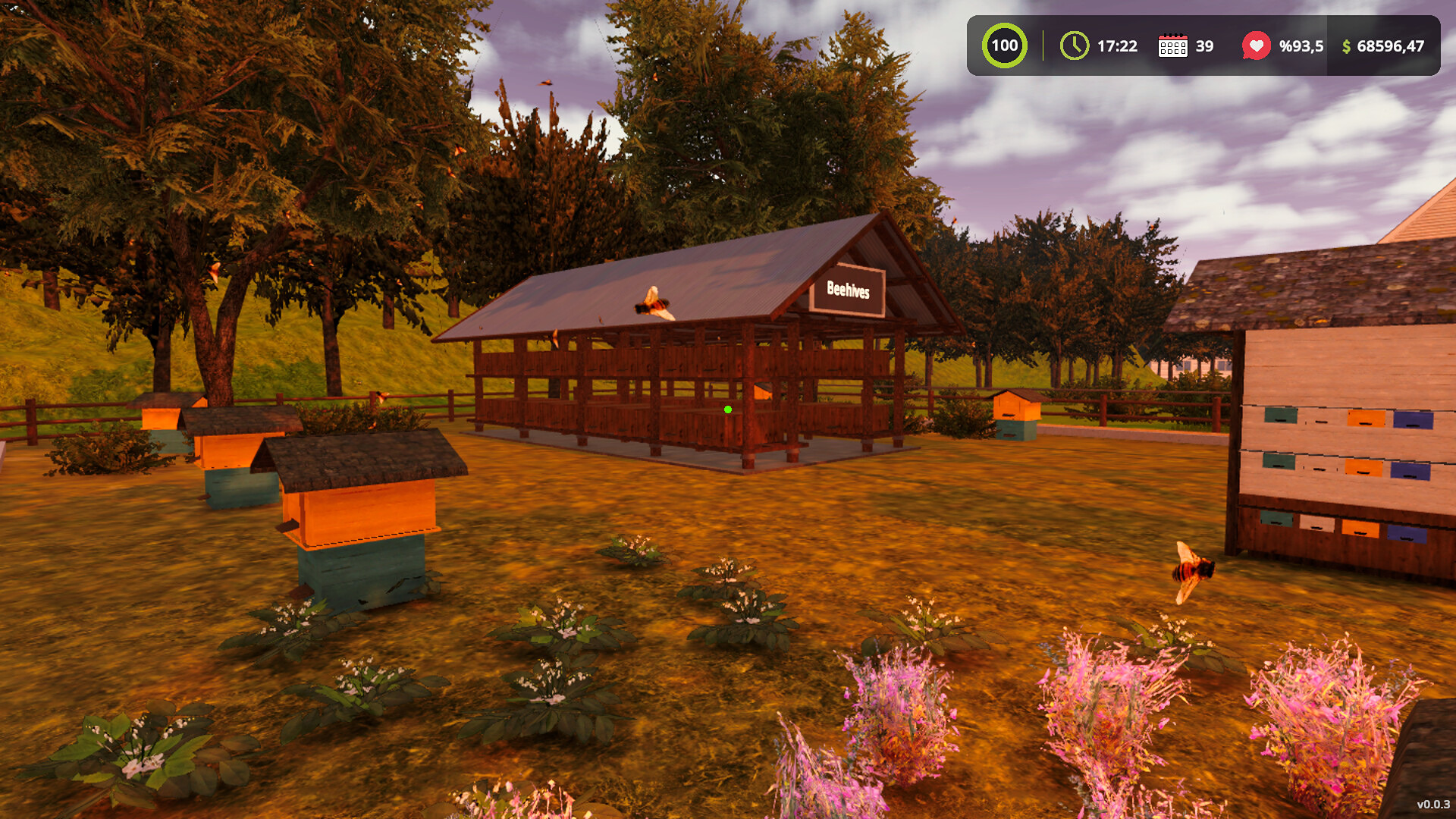Open the HUD status bar panel
Screen dimensions: 1456x819
tap(1206, 46)
